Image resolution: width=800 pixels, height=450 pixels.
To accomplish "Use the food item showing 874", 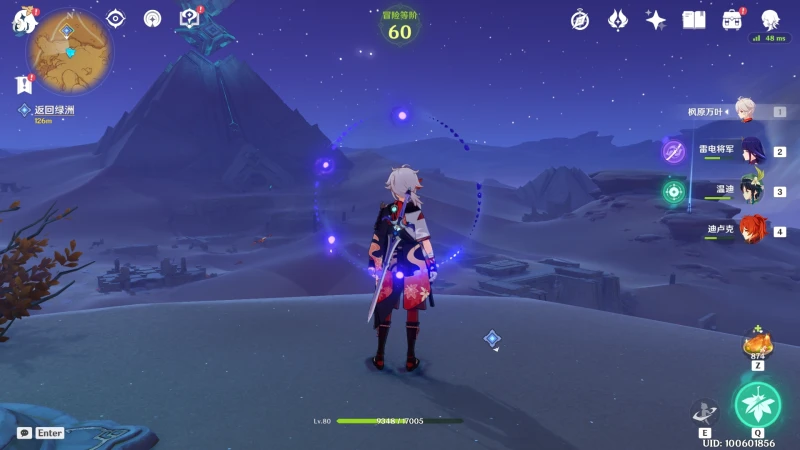I will [757, 344].
